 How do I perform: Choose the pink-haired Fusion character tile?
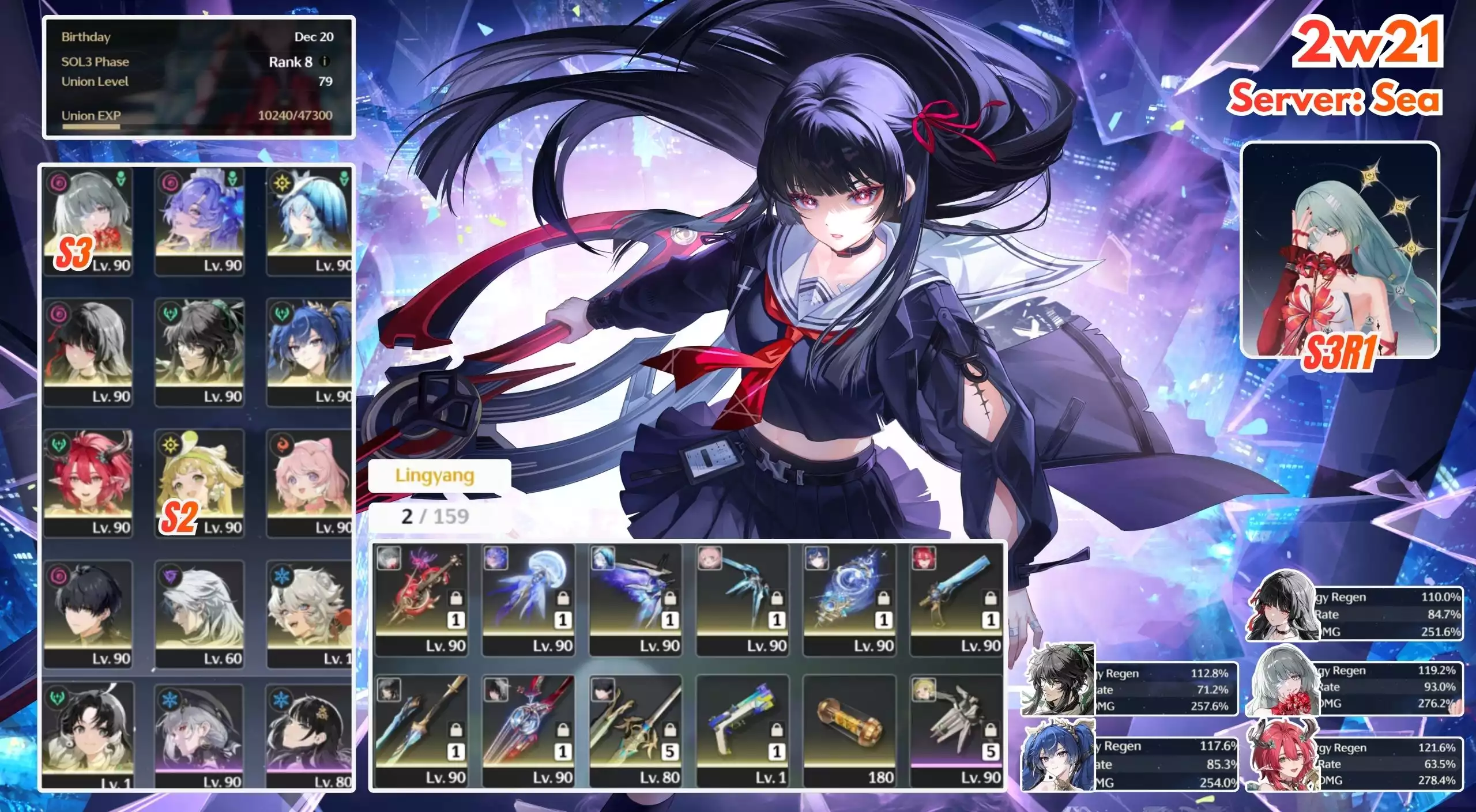310,483
